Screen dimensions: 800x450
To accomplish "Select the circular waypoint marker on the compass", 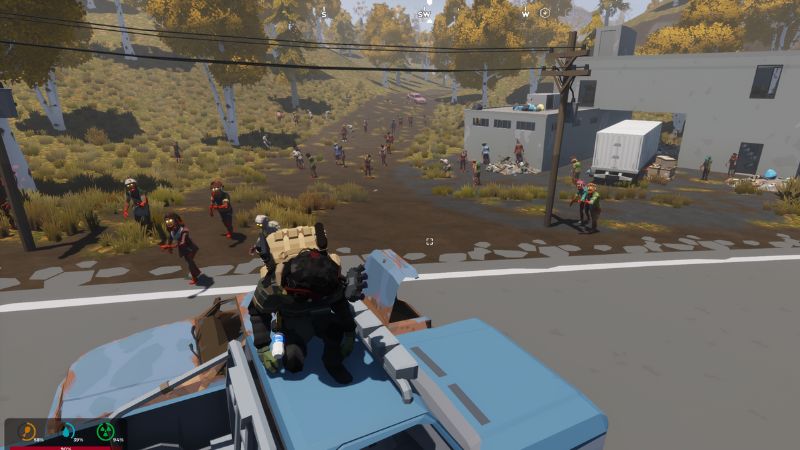I will [545, 14].
